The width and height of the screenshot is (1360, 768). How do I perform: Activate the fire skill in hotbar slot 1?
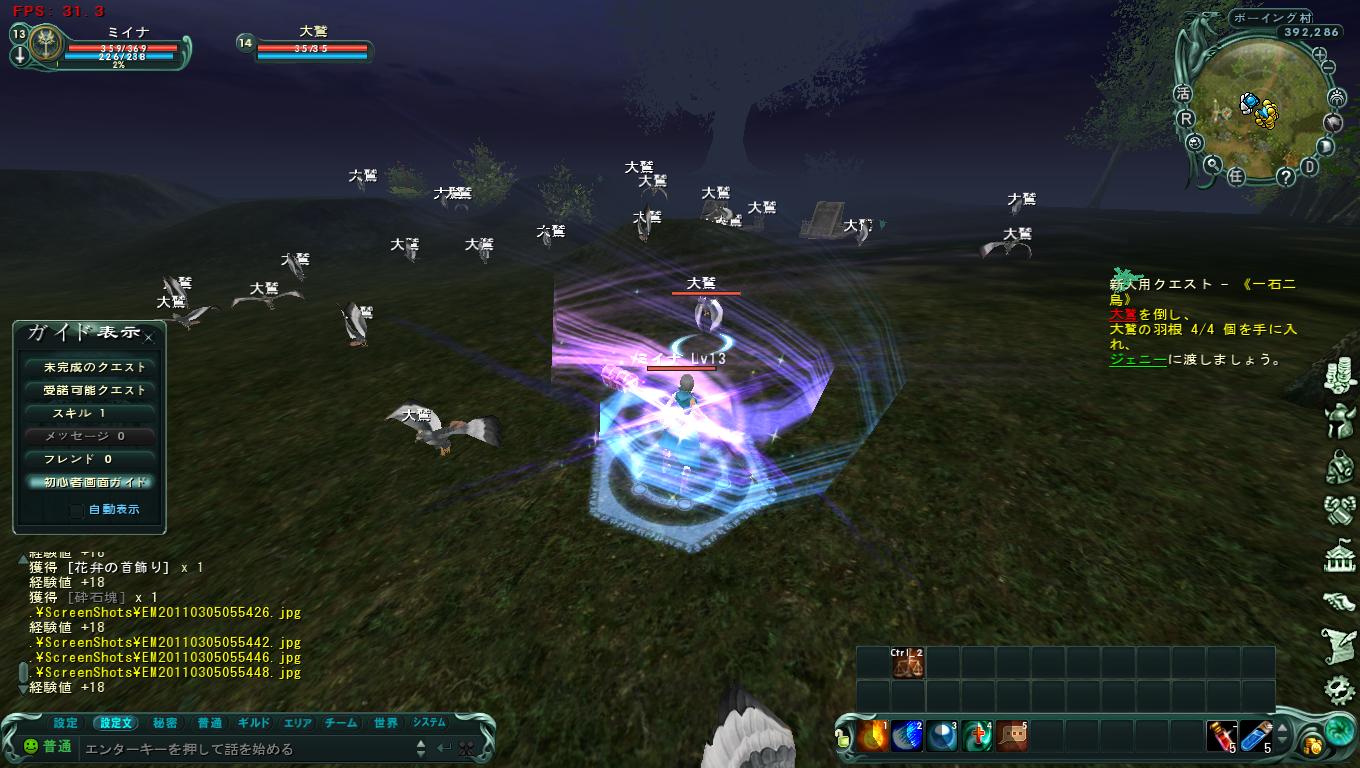(873, 737)
